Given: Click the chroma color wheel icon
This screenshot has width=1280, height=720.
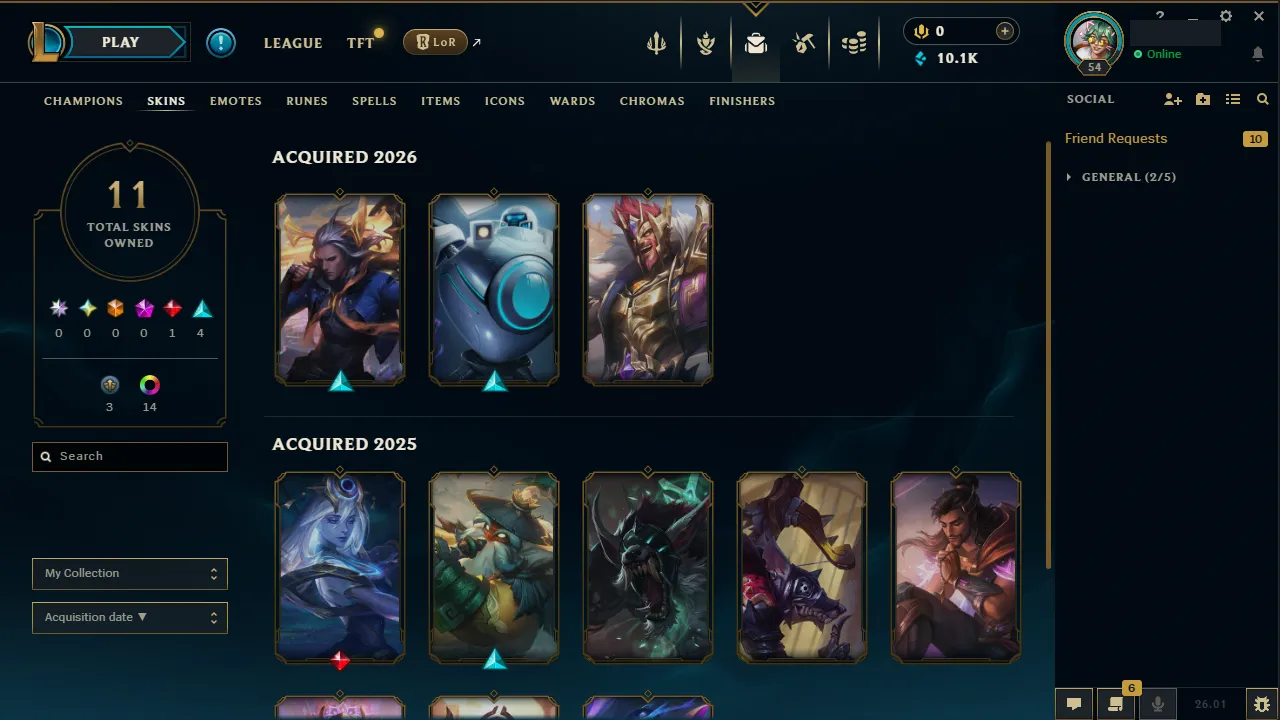Looking at the screenshot, I should 149,384.
